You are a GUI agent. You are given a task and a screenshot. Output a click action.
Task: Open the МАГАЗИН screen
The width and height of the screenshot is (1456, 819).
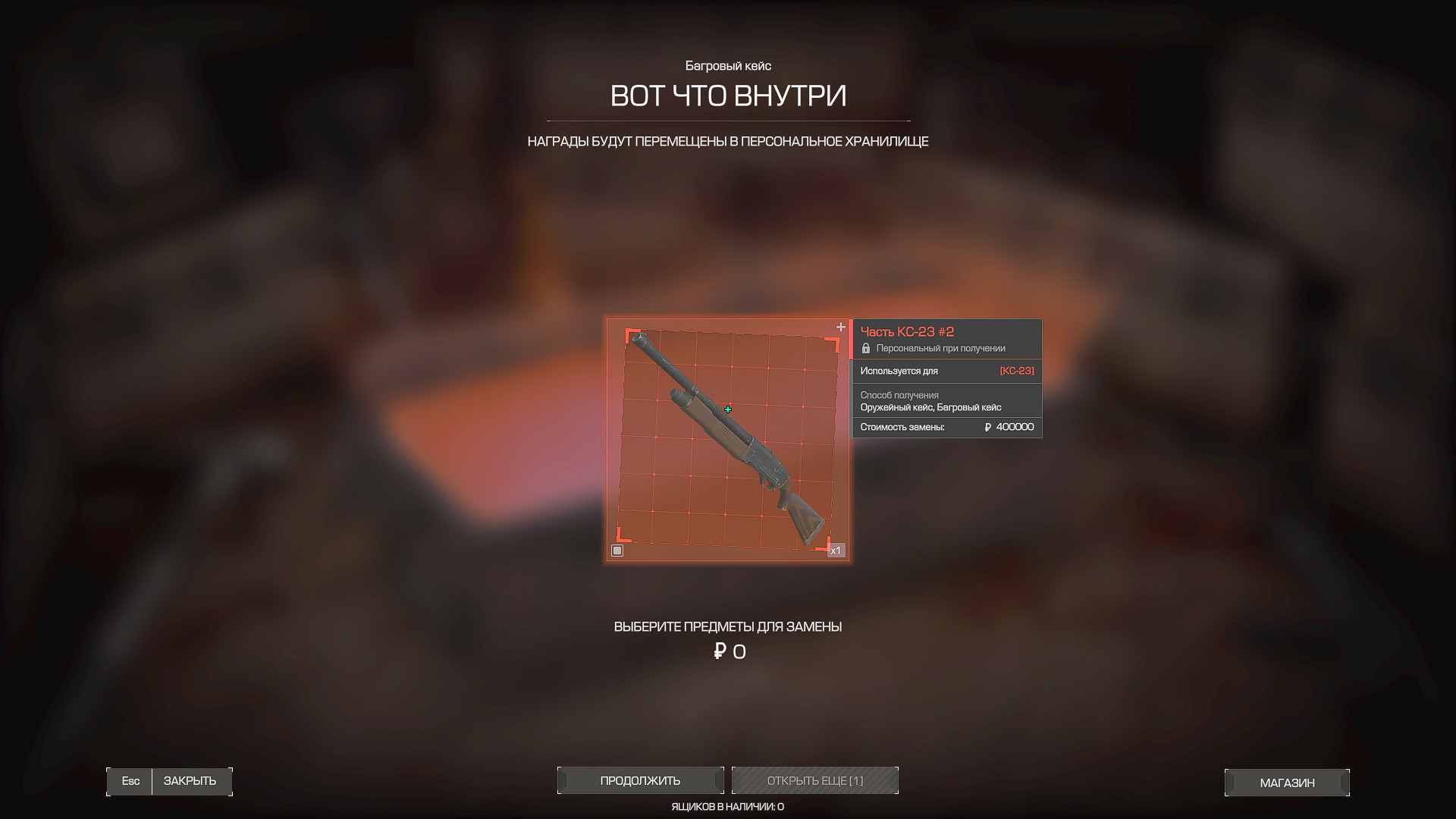click(x=1287, y=782)
